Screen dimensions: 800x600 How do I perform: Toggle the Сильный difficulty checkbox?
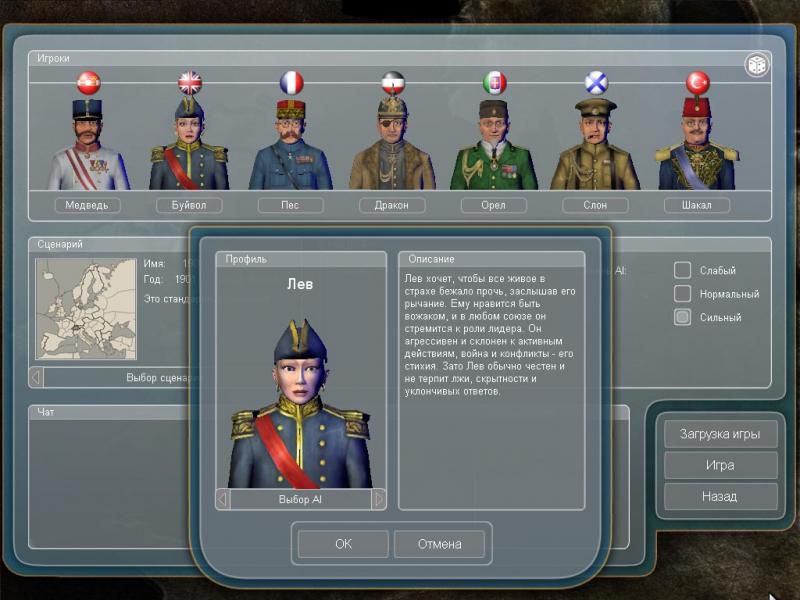682,317
